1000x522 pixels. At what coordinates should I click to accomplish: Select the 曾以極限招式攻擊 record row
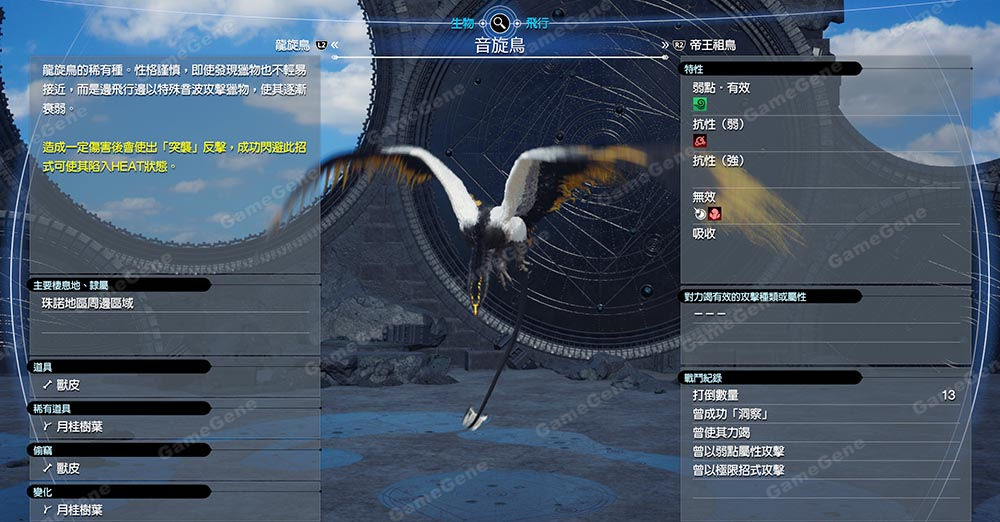pyautogui.click(x=822, y=470)
